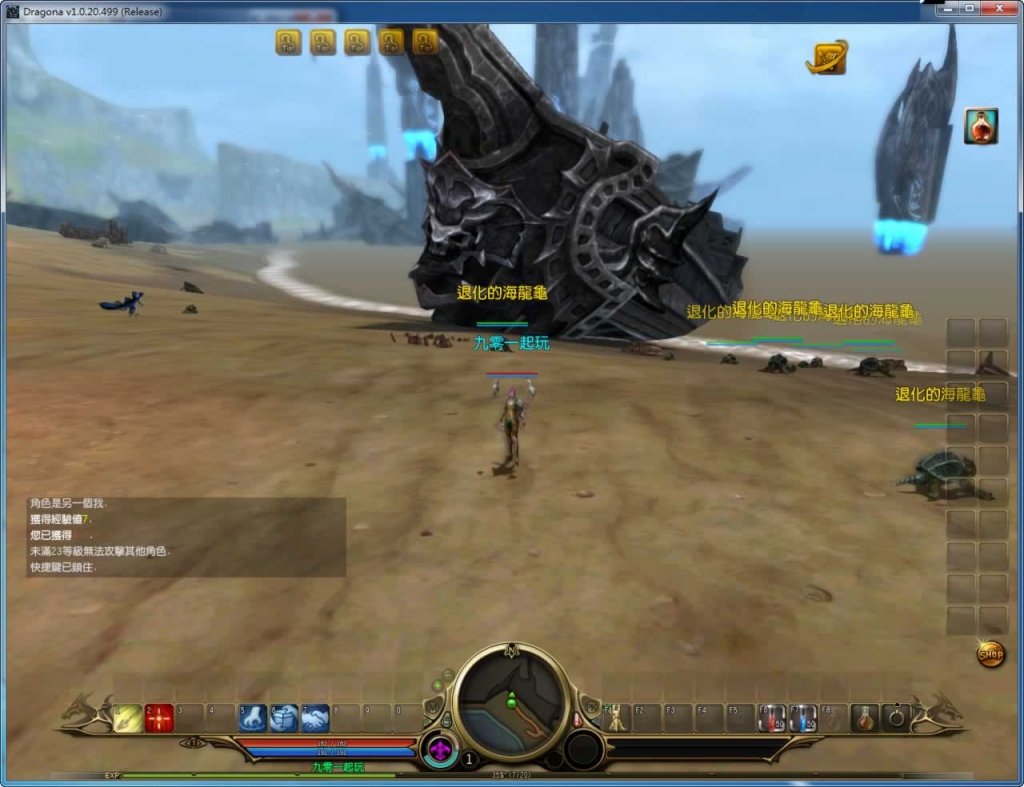Open the gold quest icon with arrow
Image resolution: width=1024 pixels, height=787 pixels.
point(826,58)
